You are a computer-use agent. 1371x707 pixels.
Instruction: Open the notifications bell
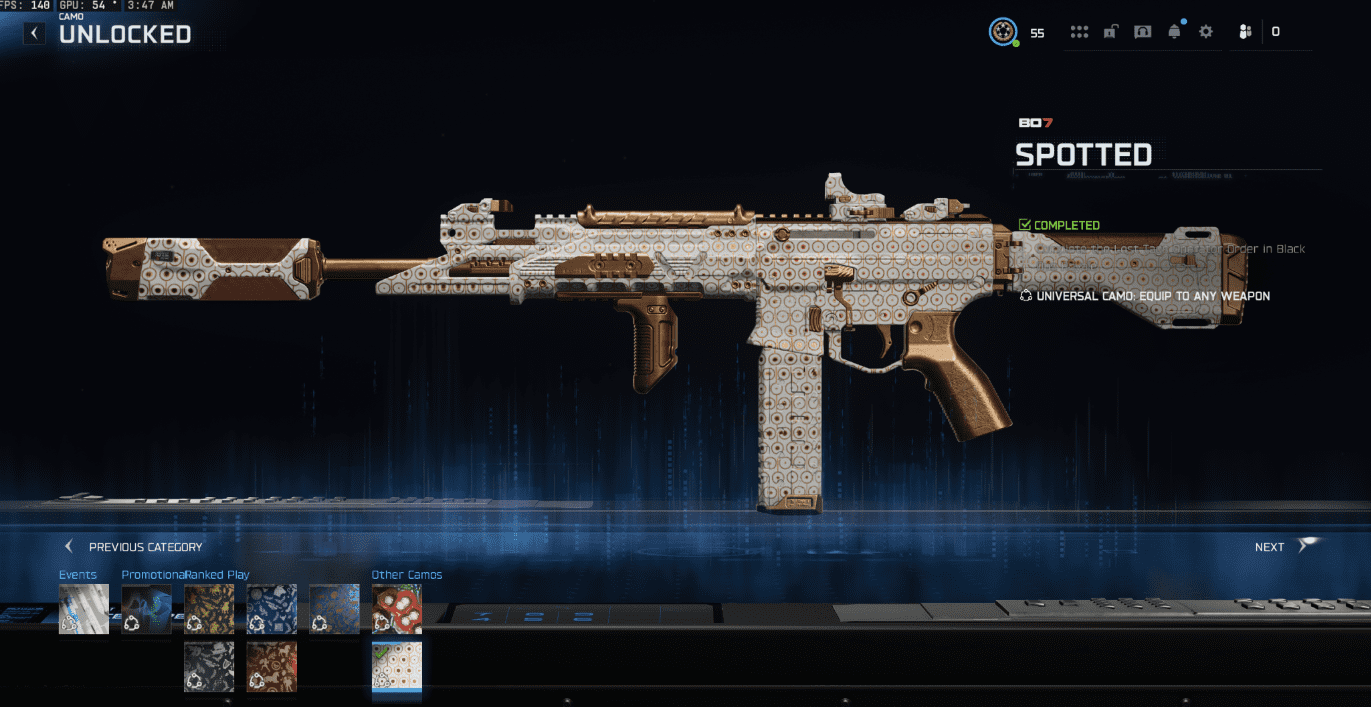click(x=1174, y=32)
